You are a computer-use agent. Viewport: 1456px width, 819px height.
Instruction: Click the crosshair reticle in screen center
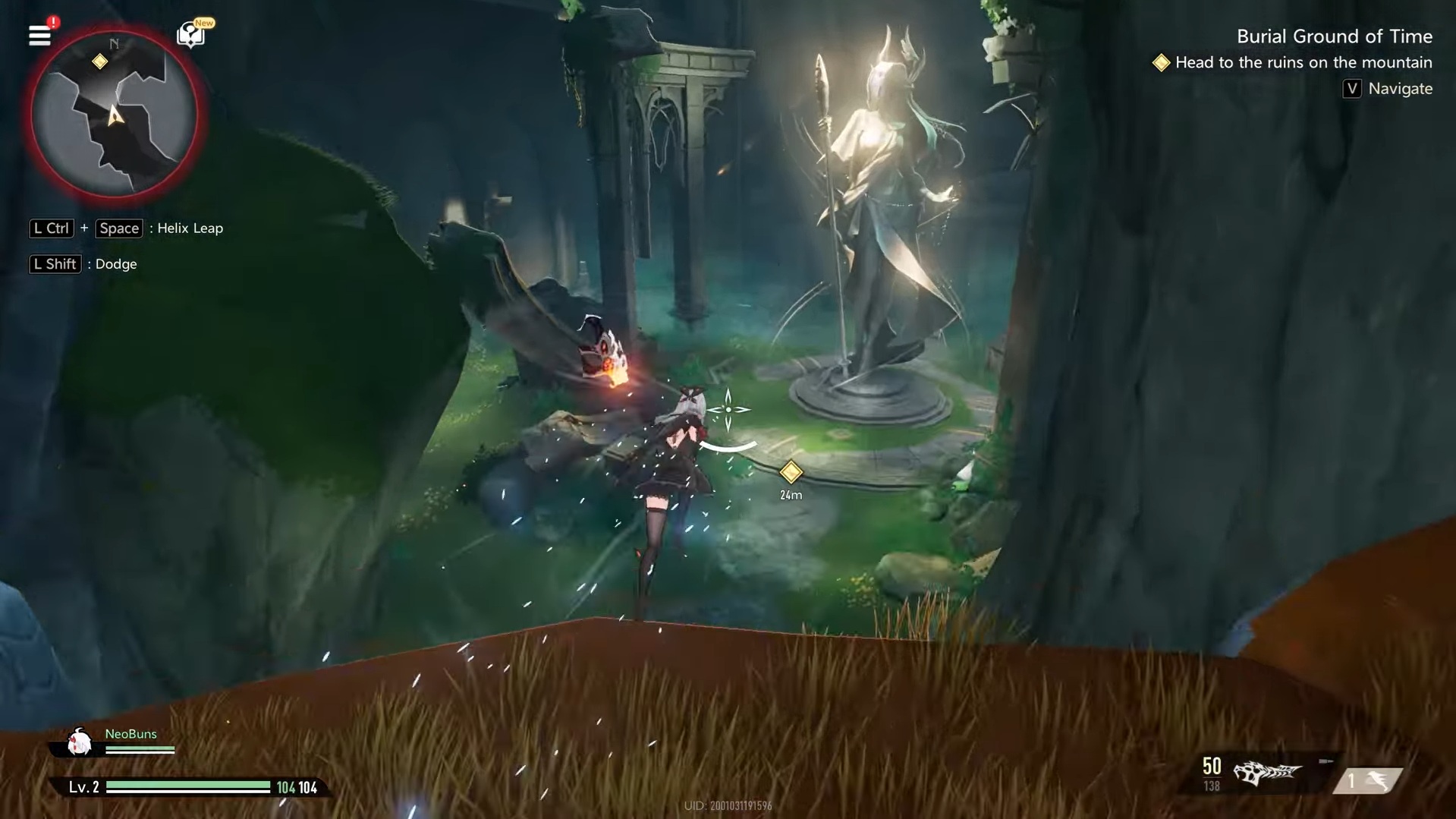tap(729, 409)
